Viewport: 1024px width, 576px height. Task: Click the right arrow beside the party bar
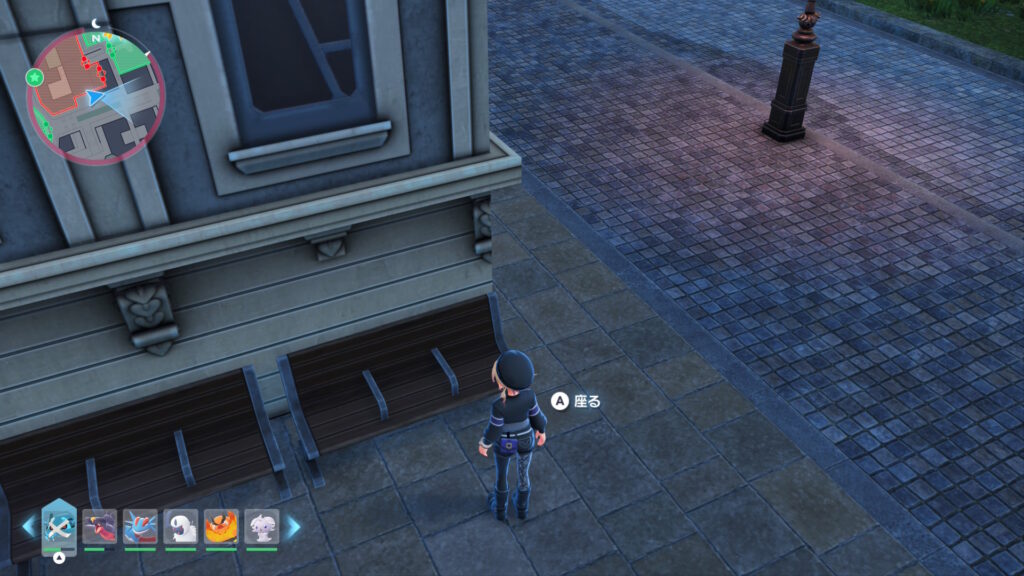point(293,527)
